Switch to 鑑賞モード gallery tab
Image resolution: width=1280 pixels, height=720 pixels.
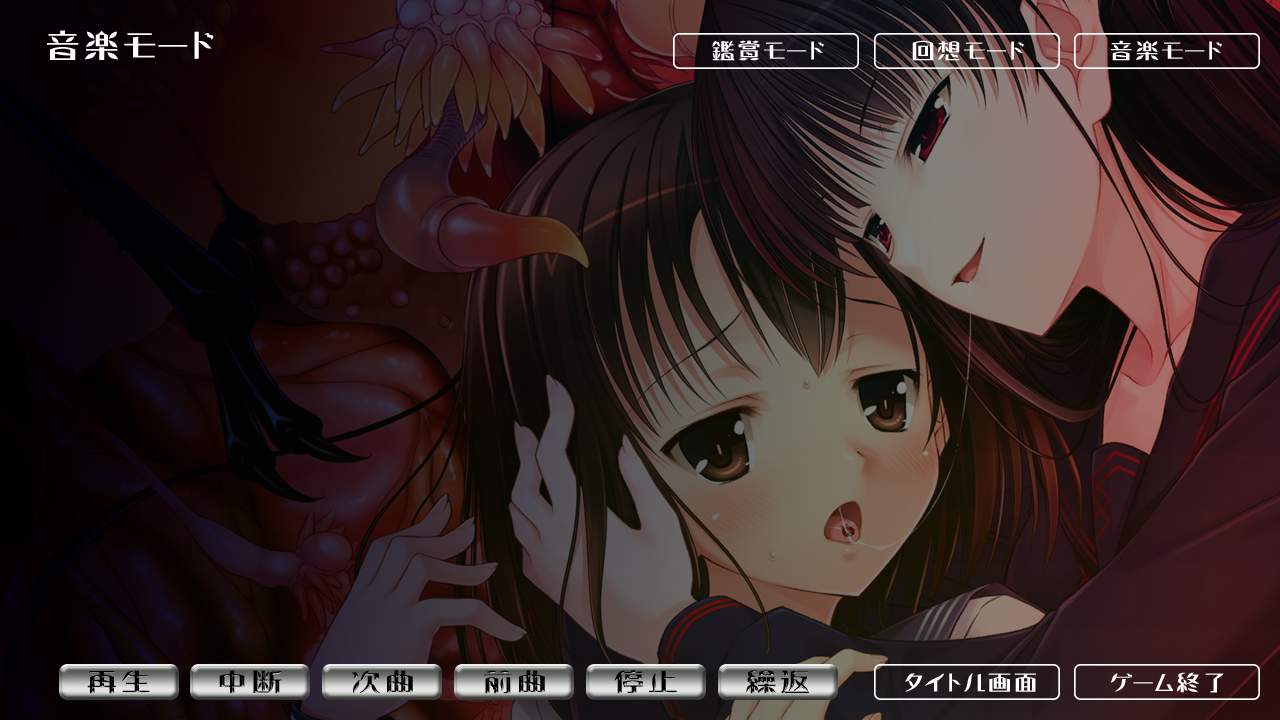click(x=765, y=51)
